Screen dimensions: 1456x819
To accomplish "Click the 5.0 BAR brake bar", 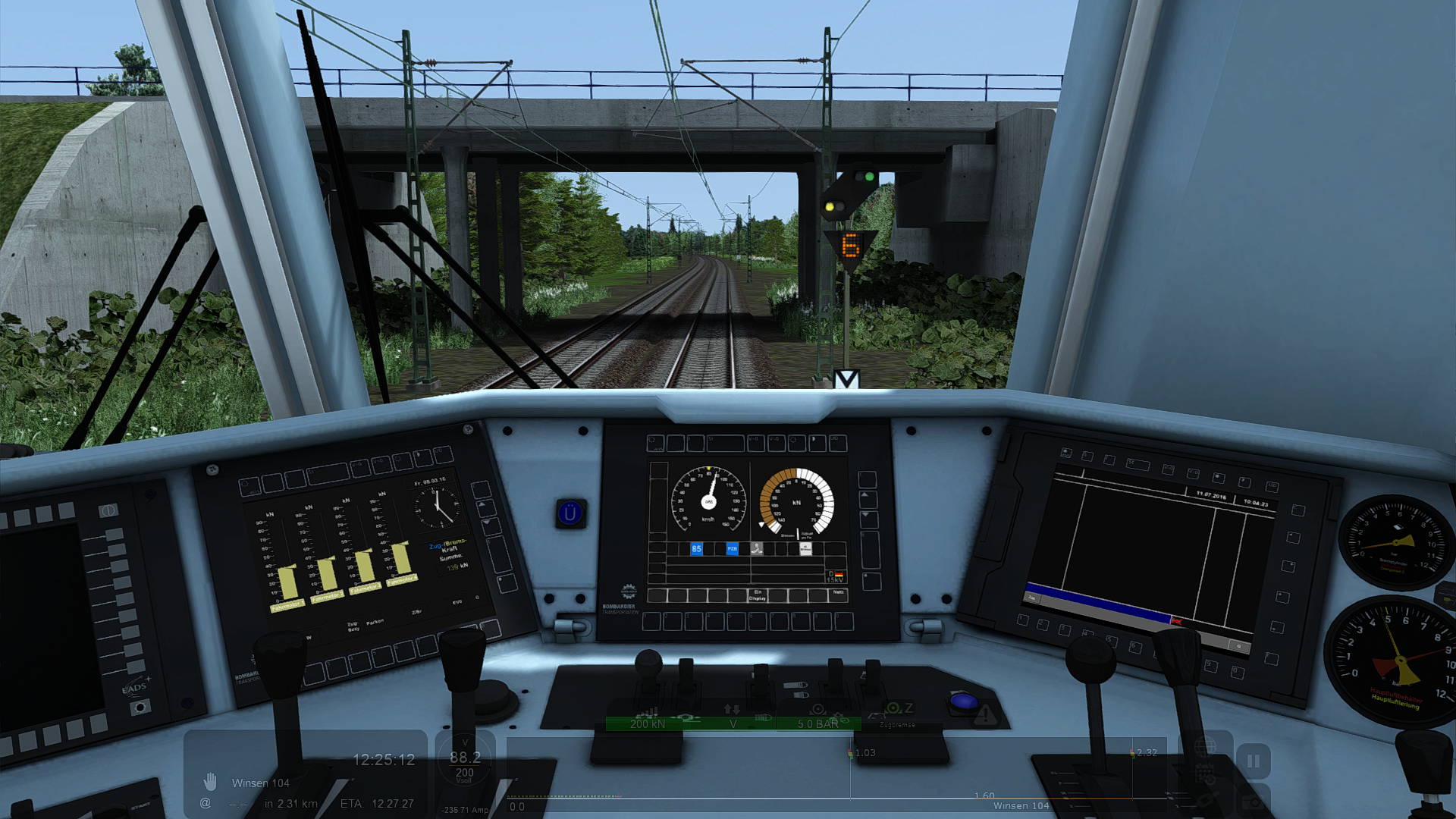I will [x=817, y=723].
